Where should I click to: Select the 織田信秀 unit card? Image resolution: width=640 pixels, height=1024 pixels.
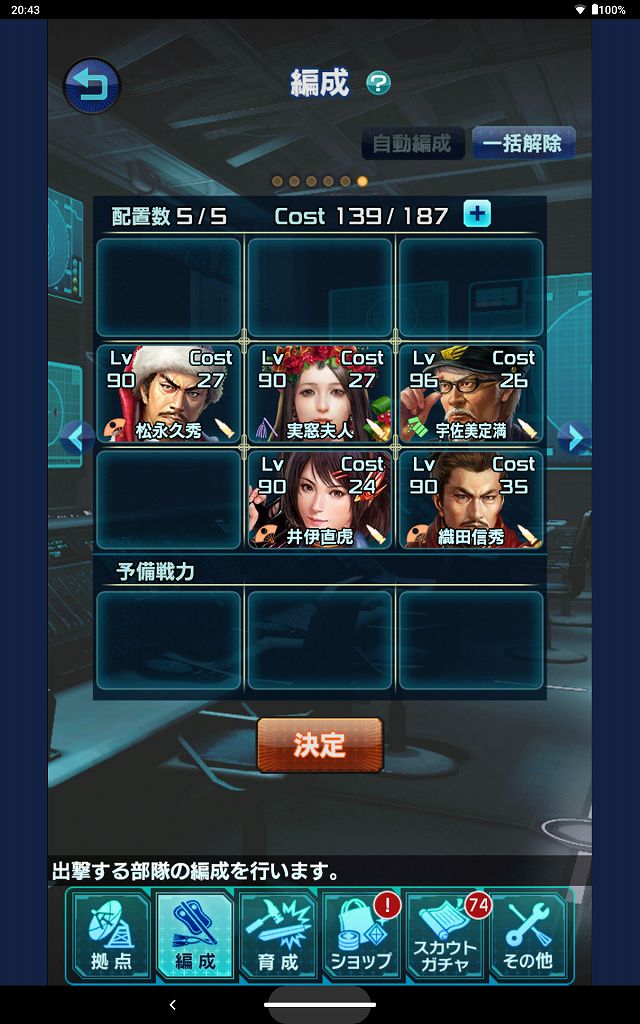[x=471, y=499]
